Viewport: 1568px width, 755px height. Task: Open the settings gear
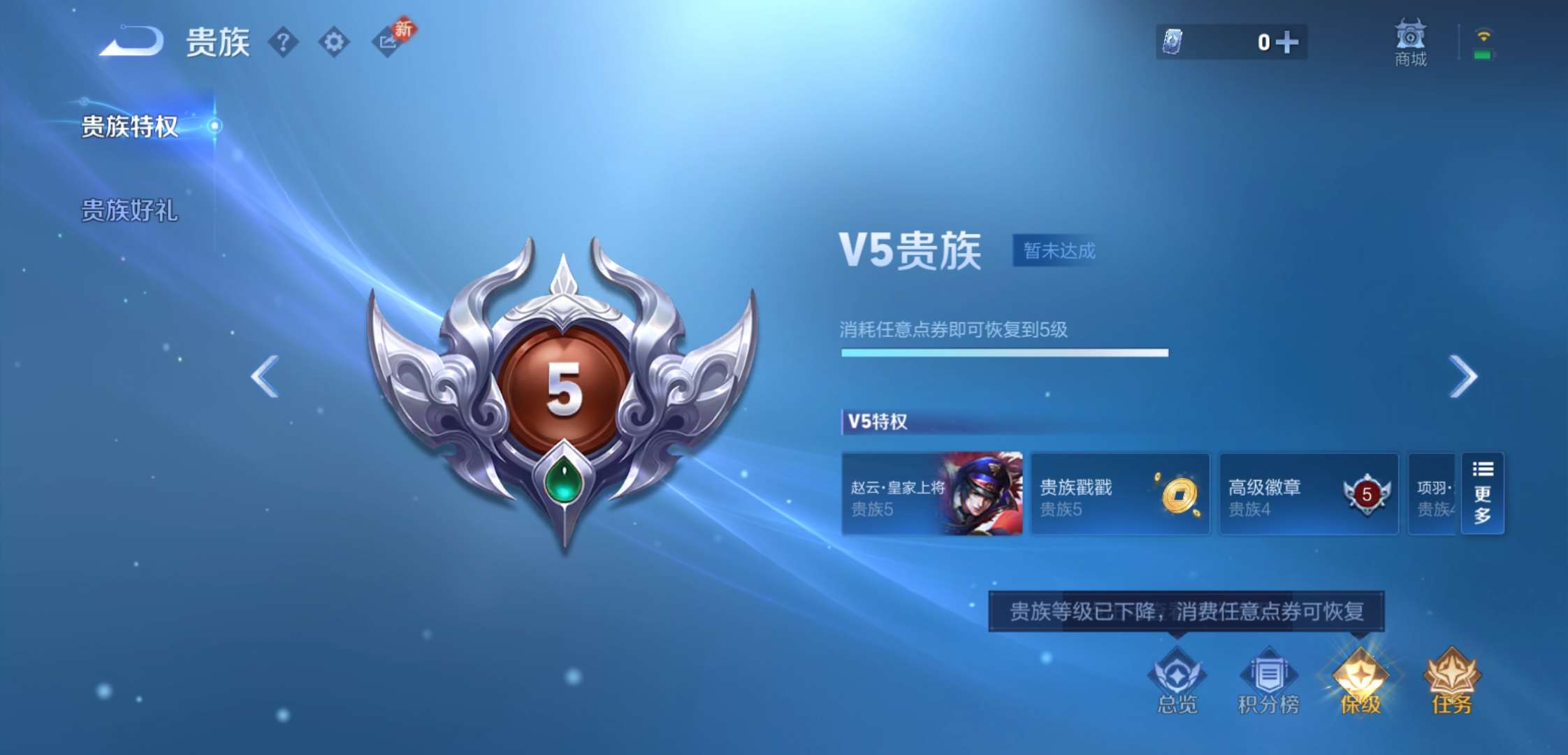point(335,42)
